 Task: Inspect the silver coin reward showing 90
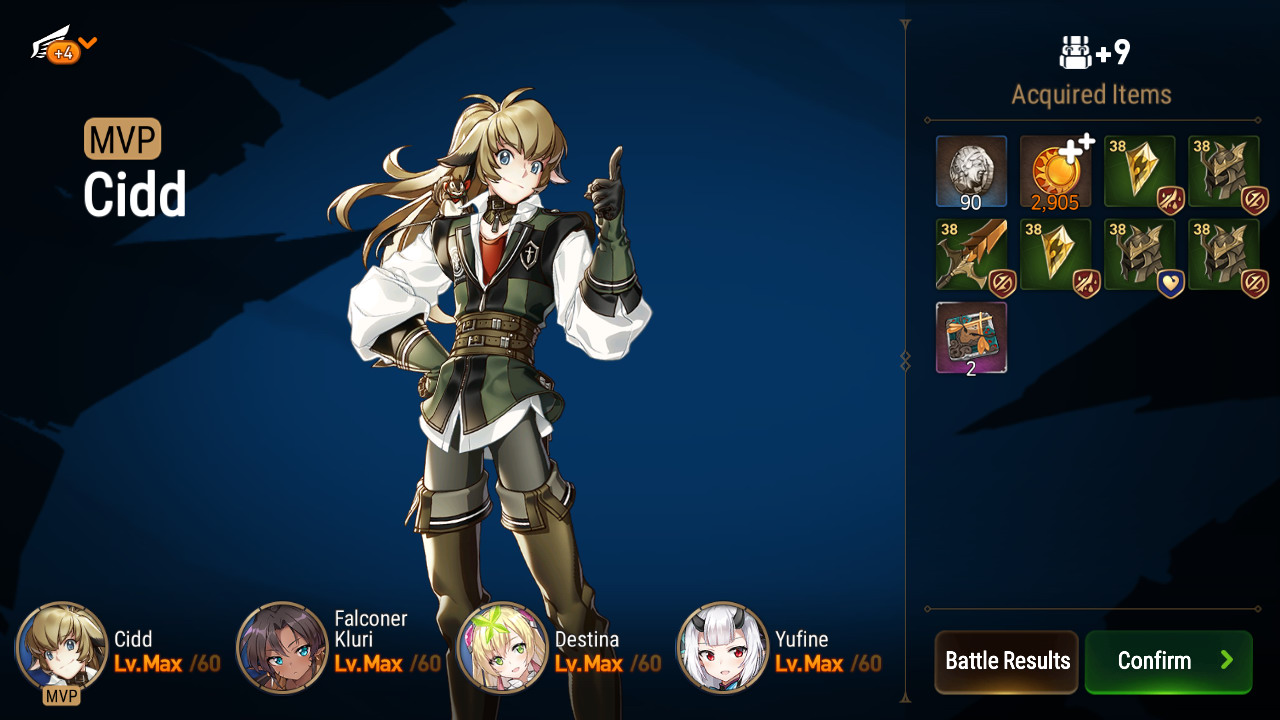971,172
